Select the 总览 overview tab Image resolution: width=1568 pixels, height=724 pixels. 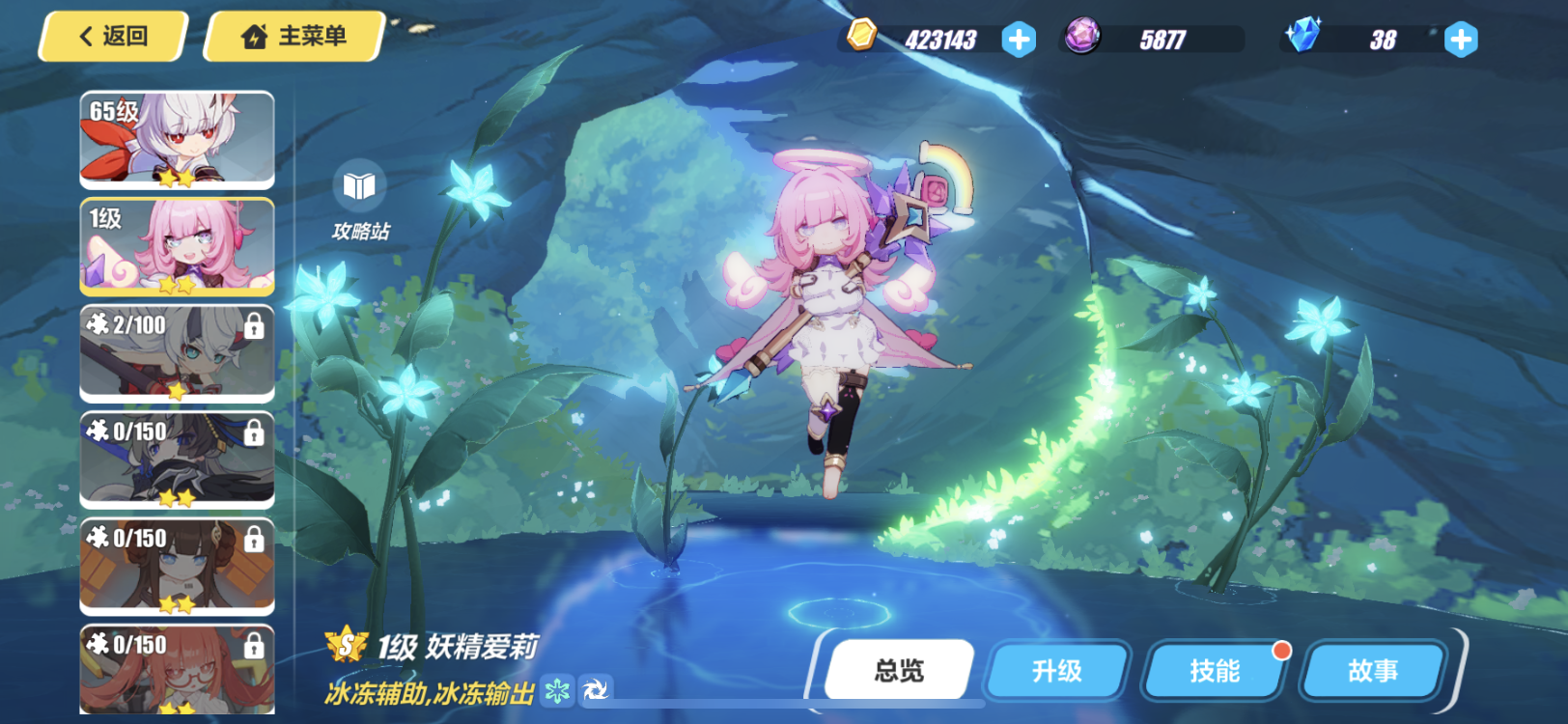902,668
